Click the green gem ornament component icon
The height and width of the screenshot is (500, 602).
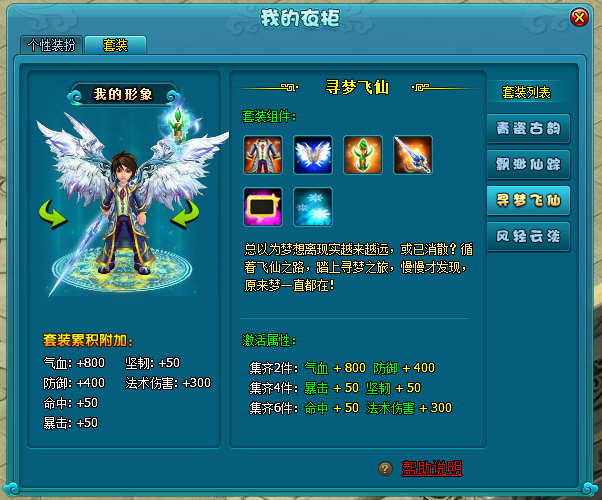(x=363, y=154)
